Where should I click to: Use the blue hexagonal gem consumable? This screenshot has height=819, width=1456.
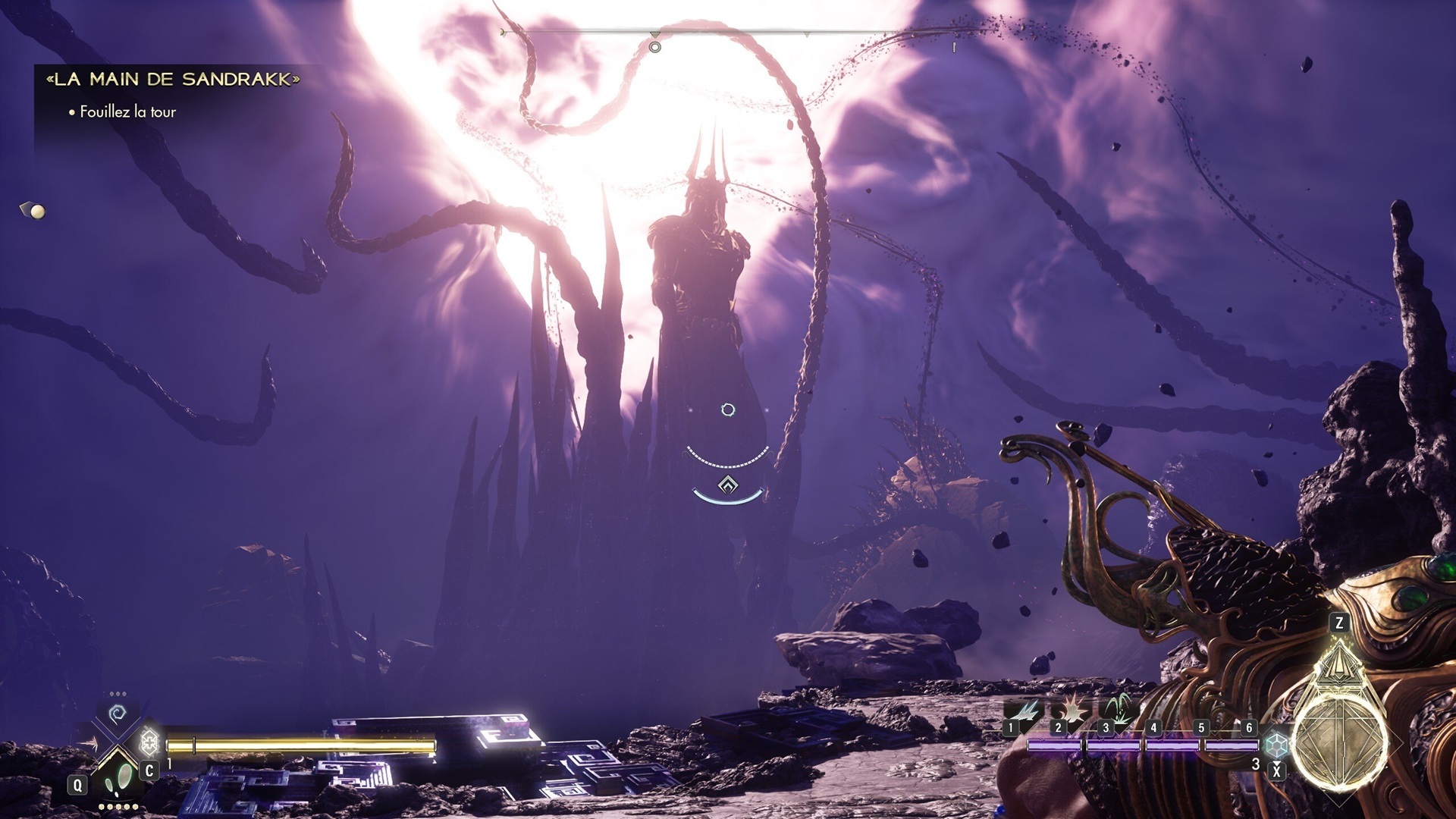(x=1277, y=745)
